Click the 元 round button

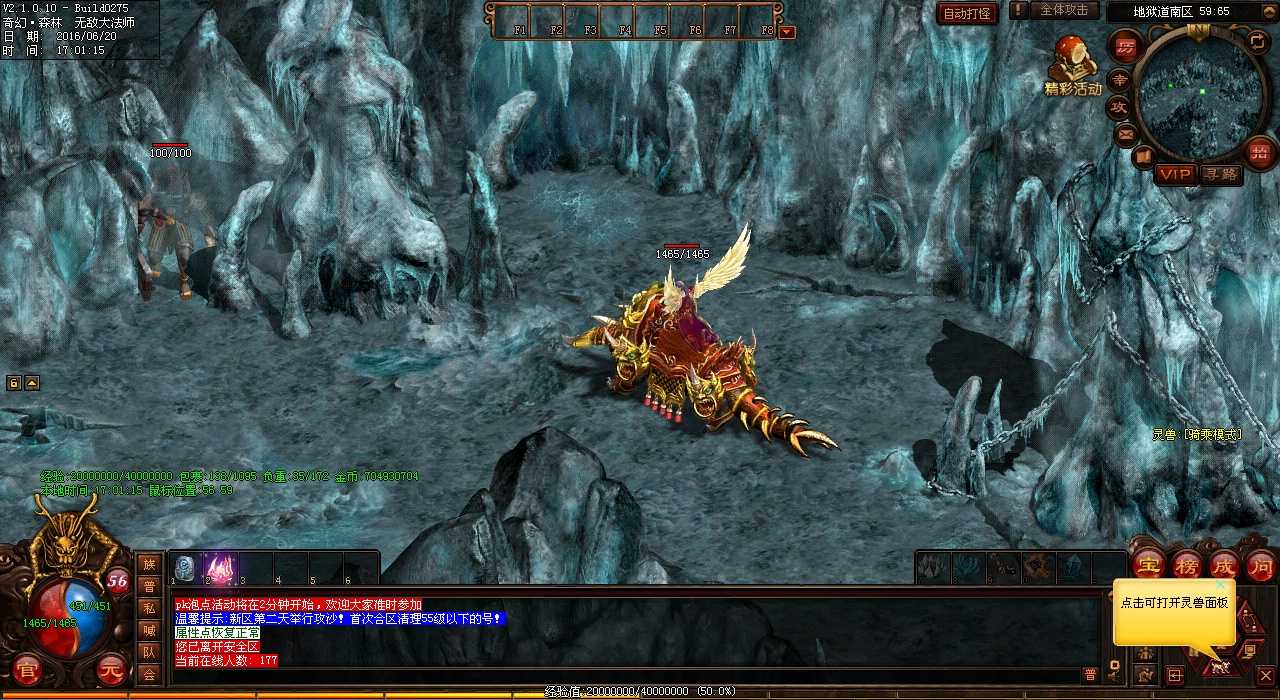[113, 667]
